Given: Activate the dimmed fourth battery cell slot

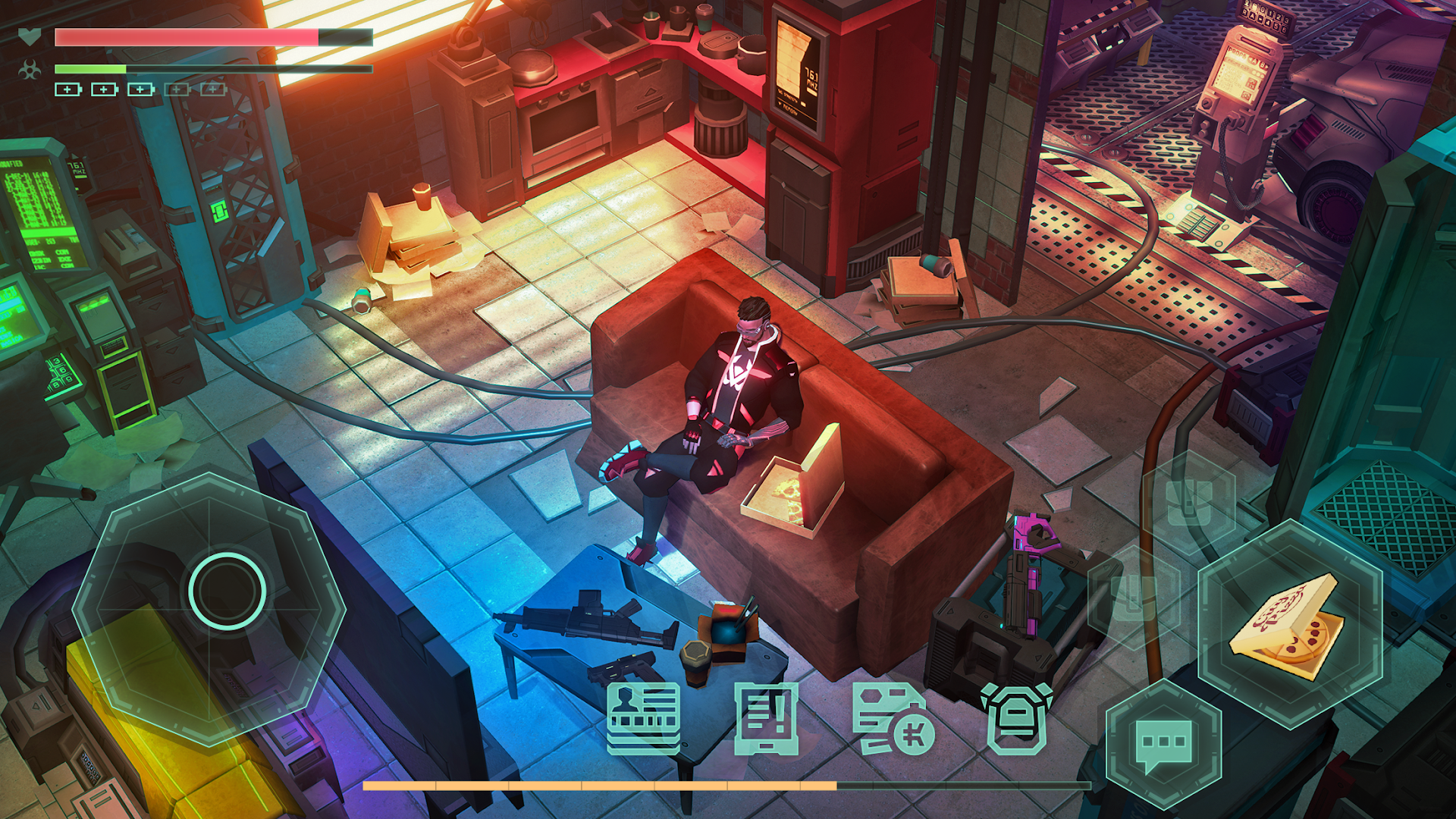Looking at the screenshot, I should (x=175, y=89).
